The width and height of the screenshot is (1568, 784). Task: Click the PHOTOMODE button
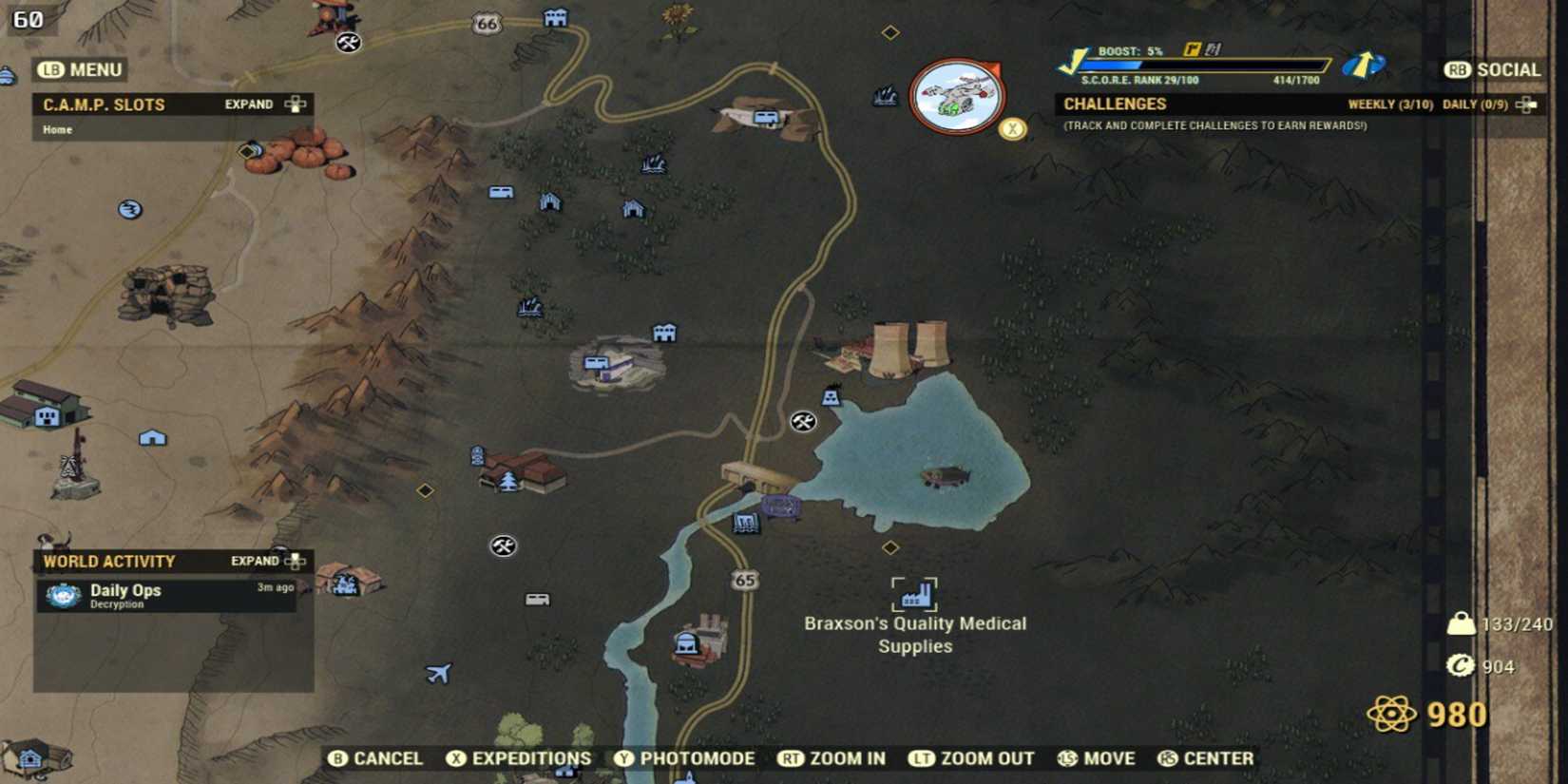[x=687, y=758]
